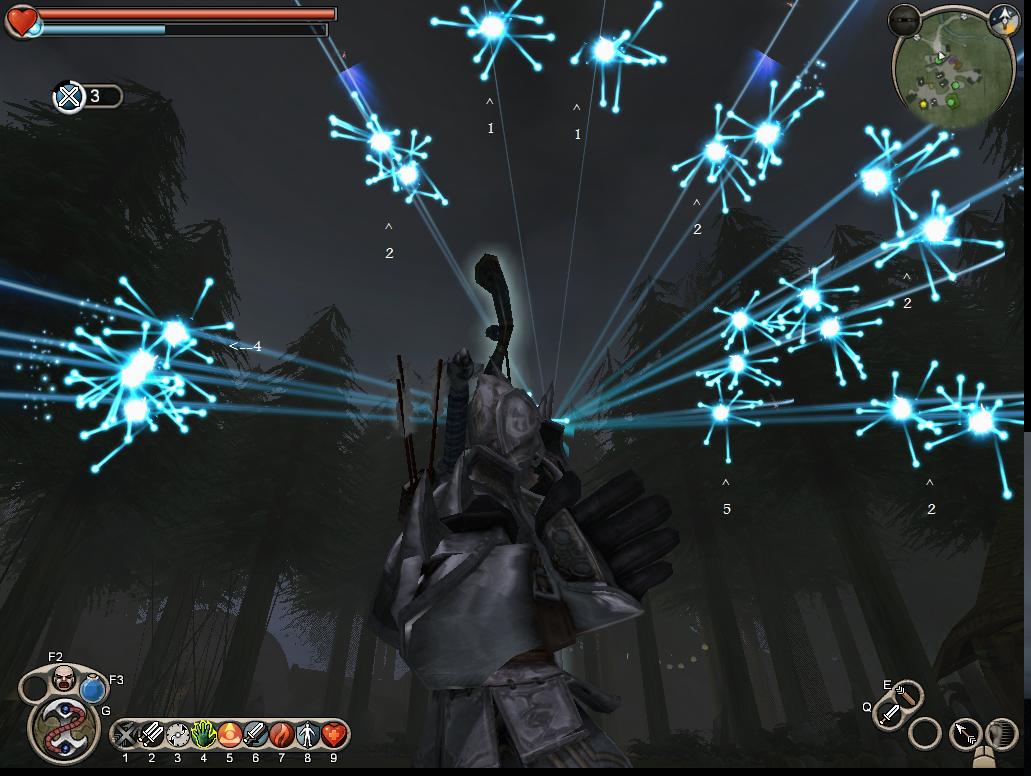The height and width of the screenshot is (776, 1031).
Task: Activate the orange orb spell in slot 5
Action: point(230,736)
